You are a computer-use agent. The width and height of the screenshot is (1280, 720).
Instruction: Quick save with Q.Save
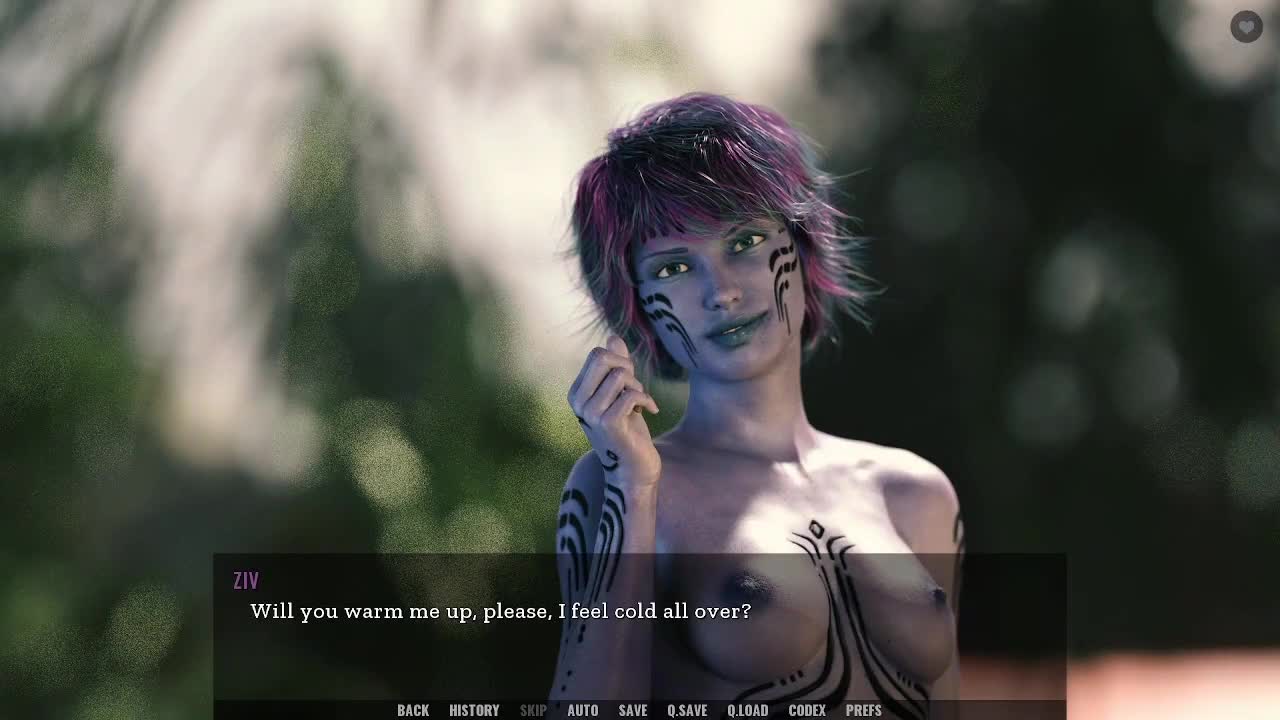click(x=687, y=710)
